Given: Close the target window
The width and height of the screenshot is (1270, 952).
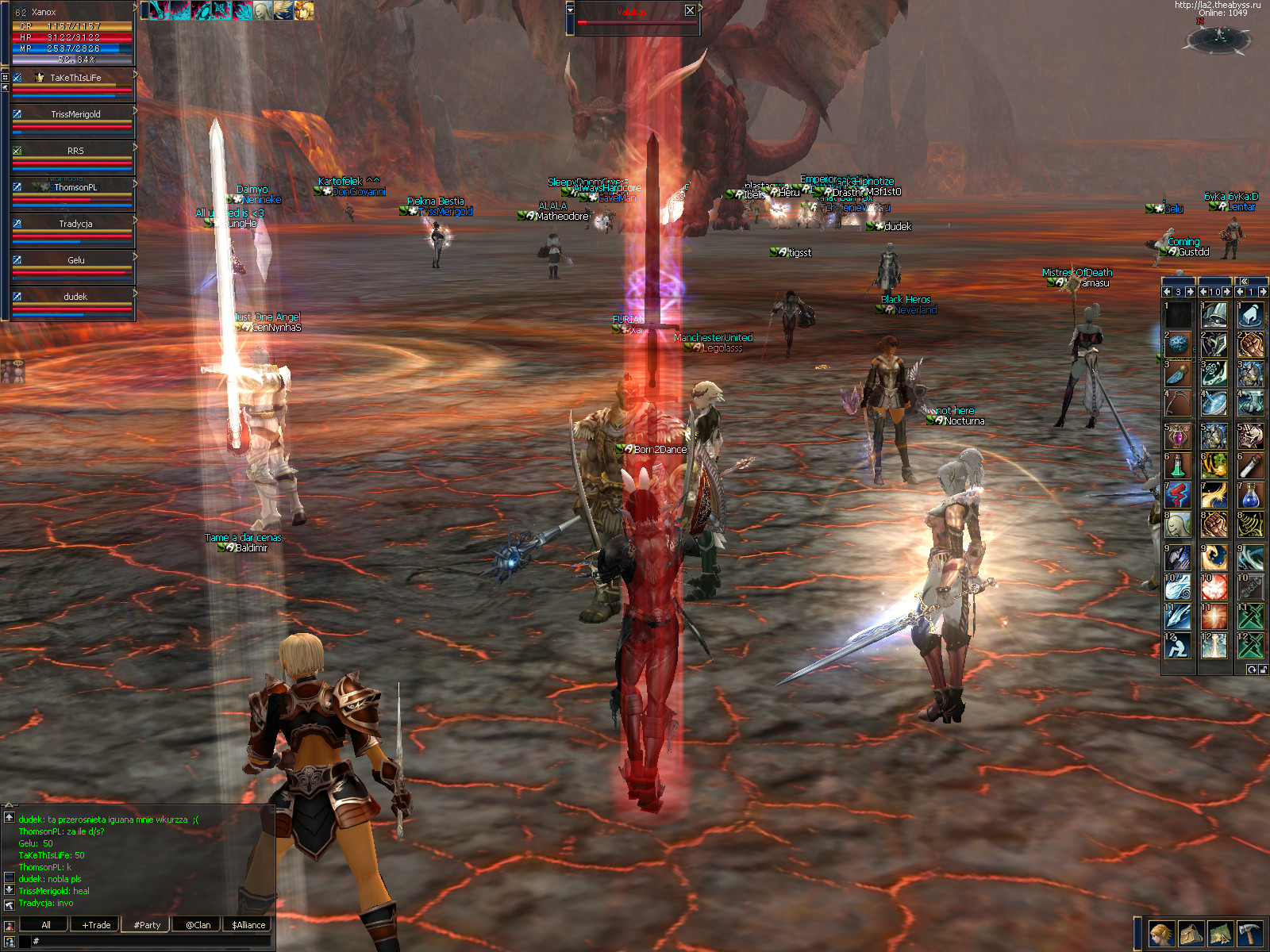Looking at the screenshot, I should pos(690,11).
